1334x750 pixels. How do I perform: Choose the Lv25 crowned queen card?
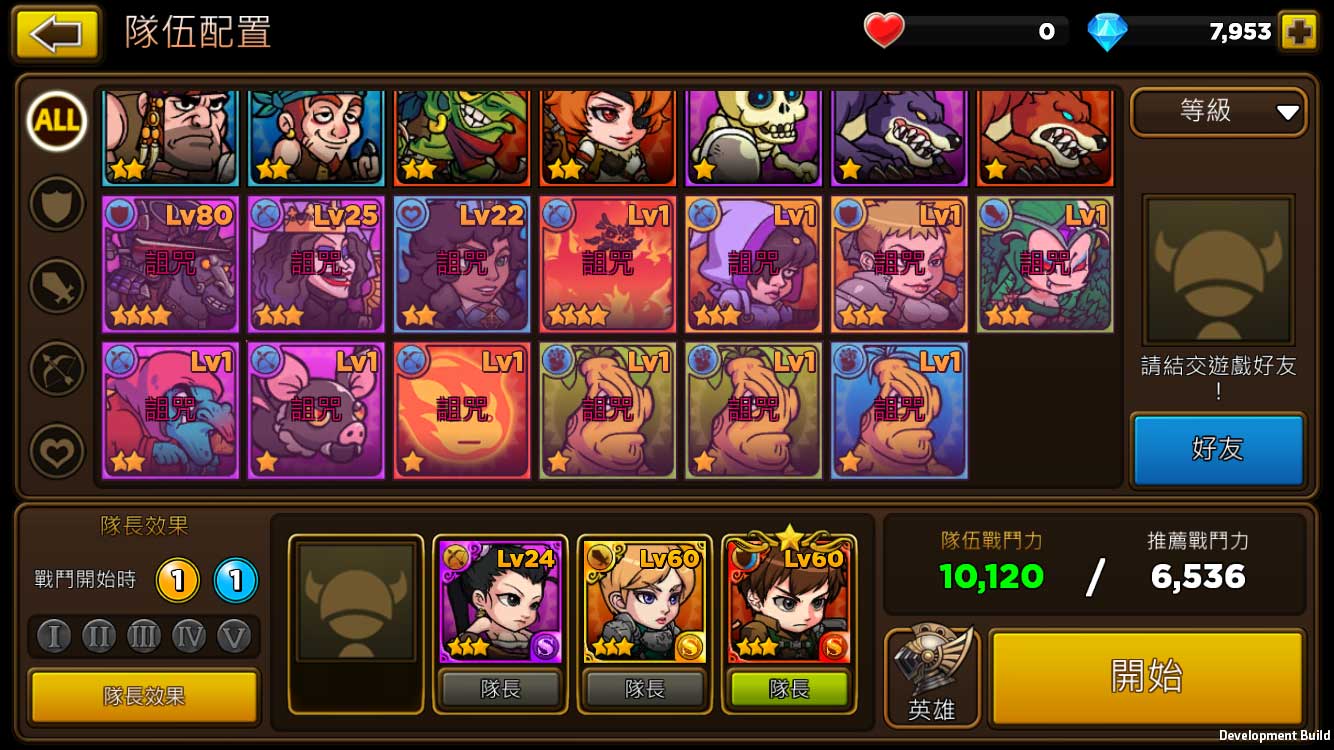click(316, 264)
